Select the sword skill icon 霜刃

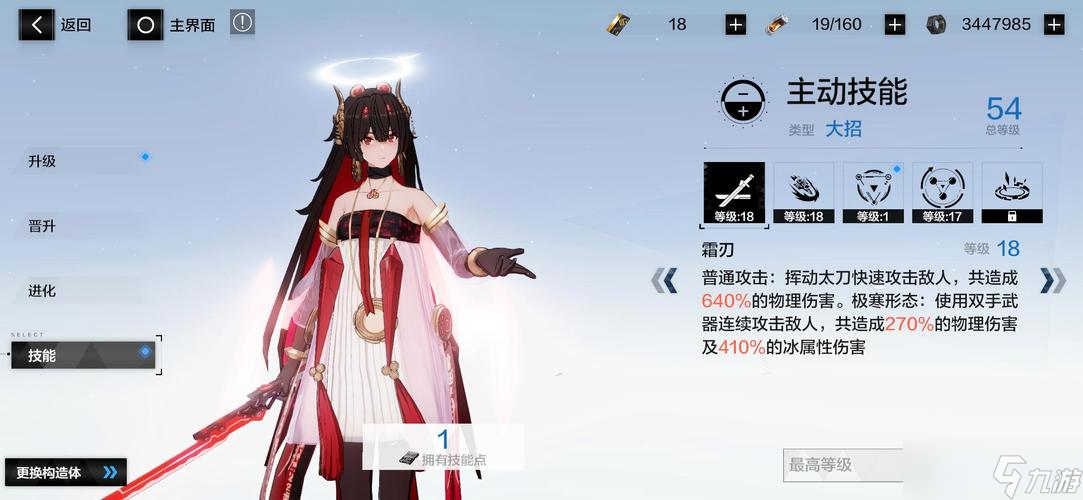click(734, 192)
